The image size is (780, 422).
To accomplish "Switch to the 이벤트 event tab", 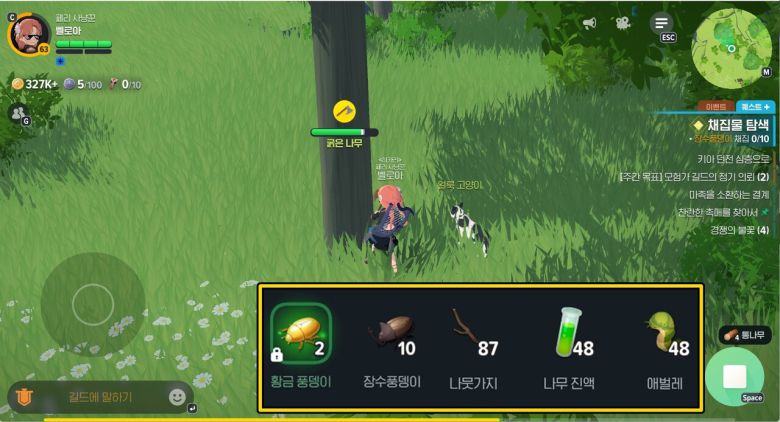I will (x=716, y=105).
